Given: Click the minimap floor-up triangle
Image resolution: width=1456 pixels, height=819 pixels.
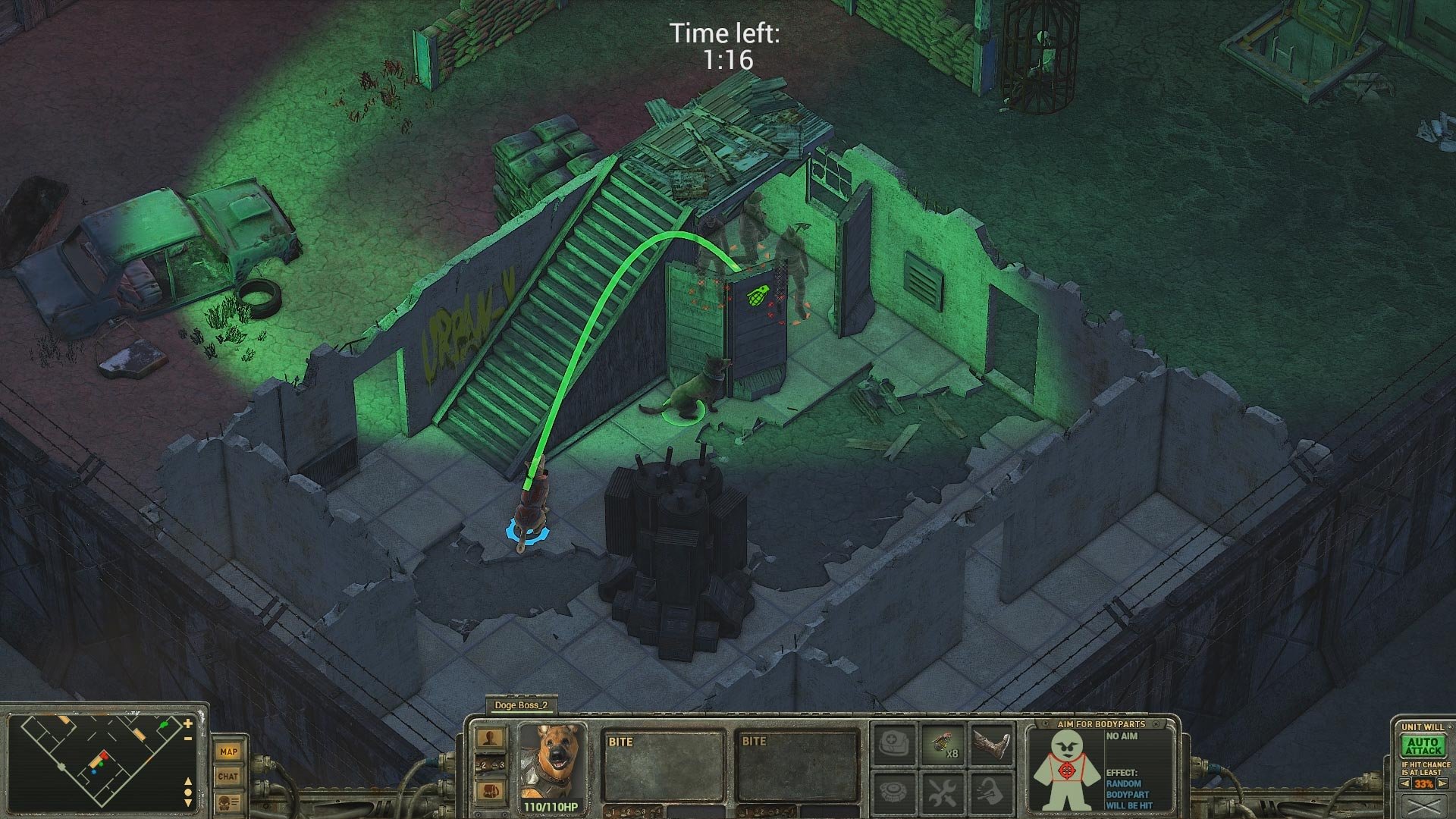Looking at the screenshot, I should (188, 783).
